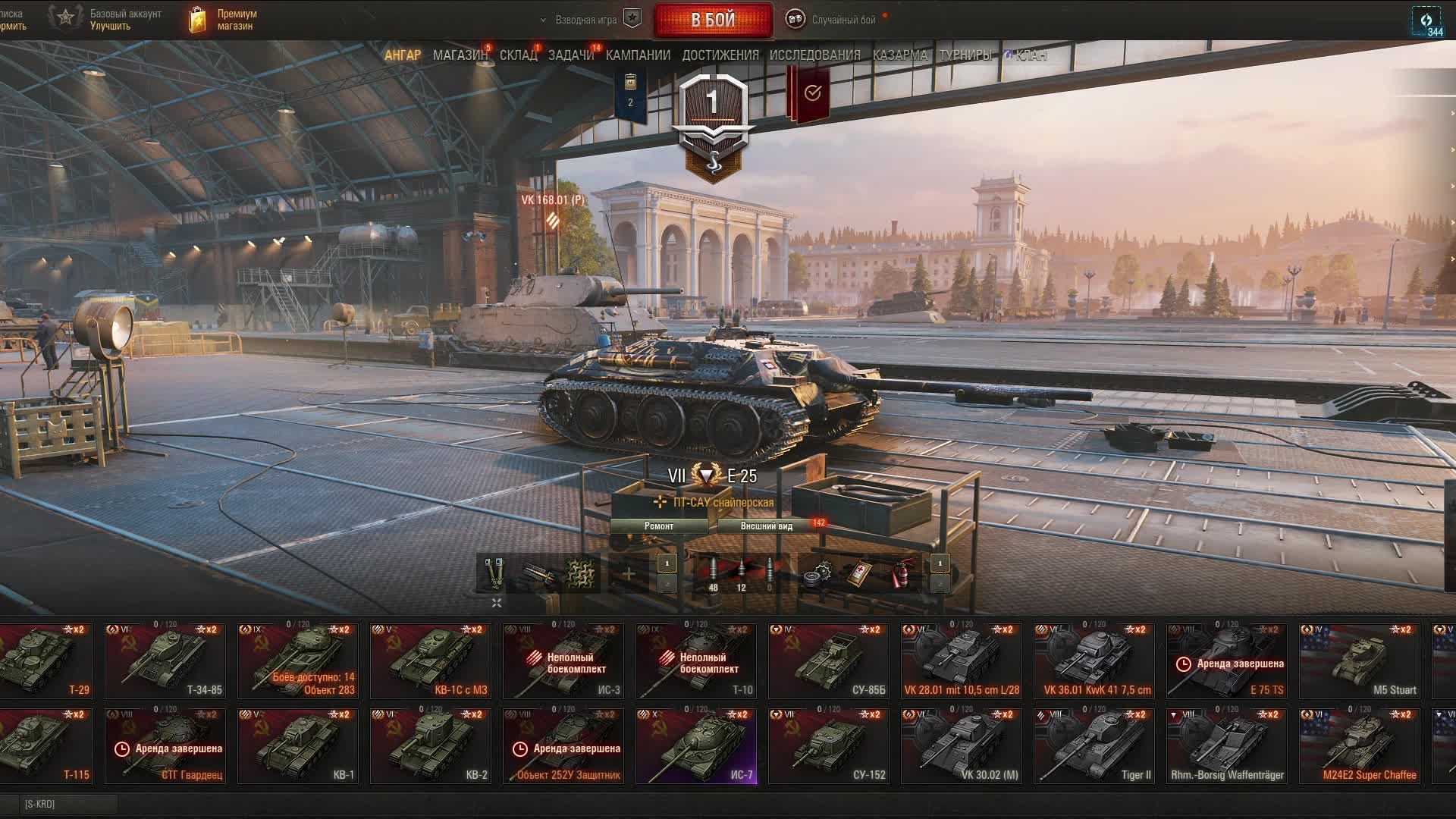Open the Задачи missions tab

570,55
